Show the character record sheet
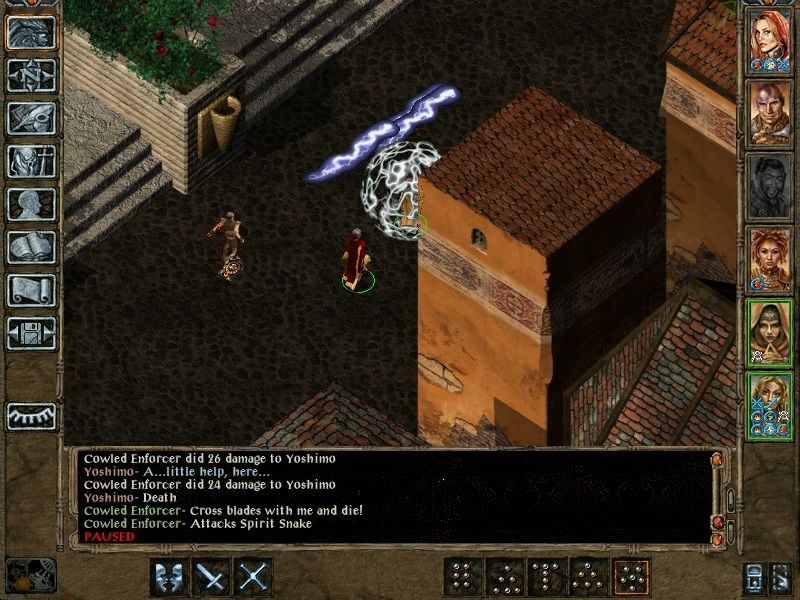The height and width of the screenshot is (600, 800). [x=31, y=204]
